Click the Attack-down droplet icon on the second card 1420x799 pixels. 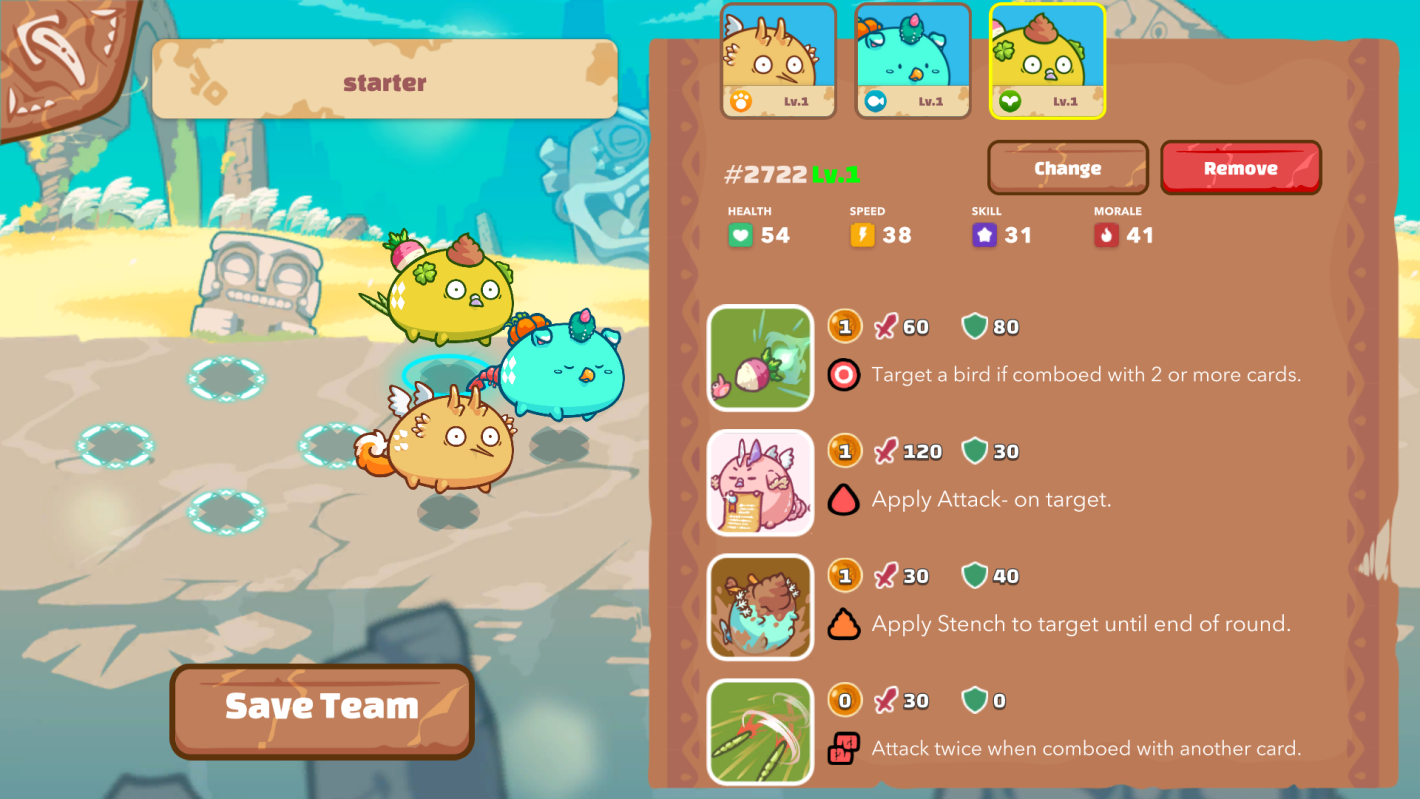pos(845,500)
